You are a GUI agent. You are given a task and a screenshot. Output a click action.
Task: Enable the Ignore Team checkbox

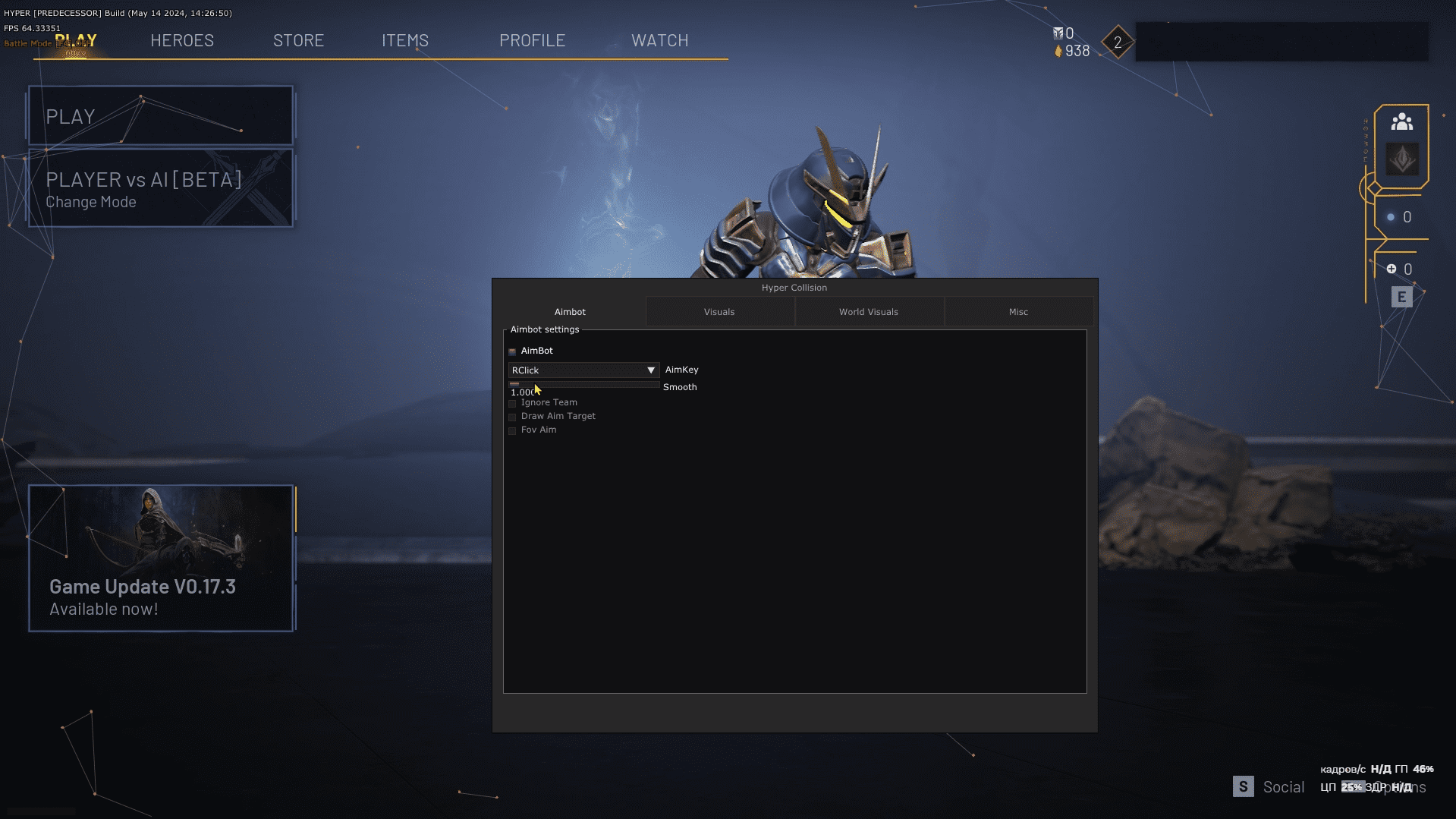point(512,403)
